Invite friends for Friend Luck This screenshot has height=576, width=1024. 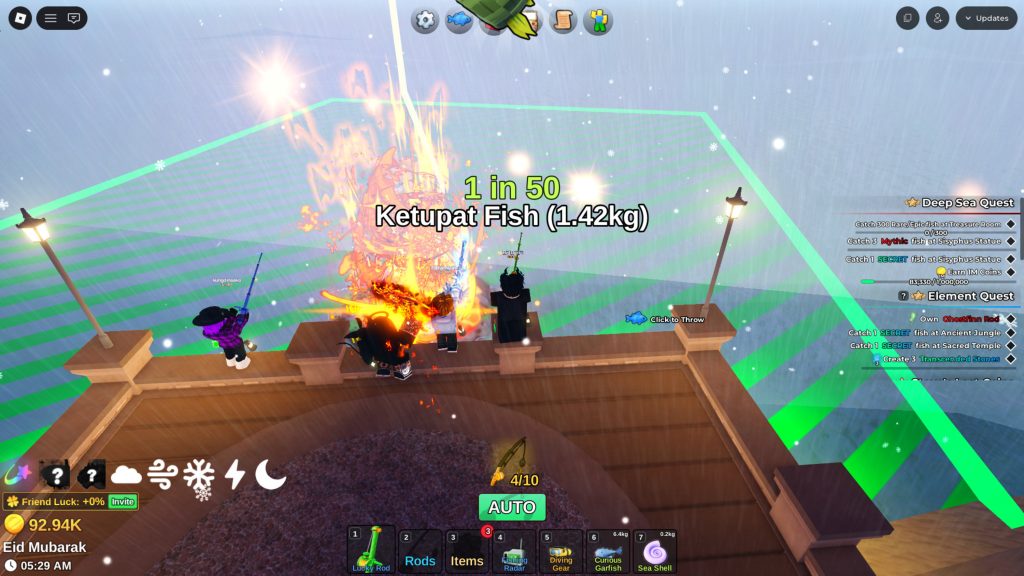point(122,501)
